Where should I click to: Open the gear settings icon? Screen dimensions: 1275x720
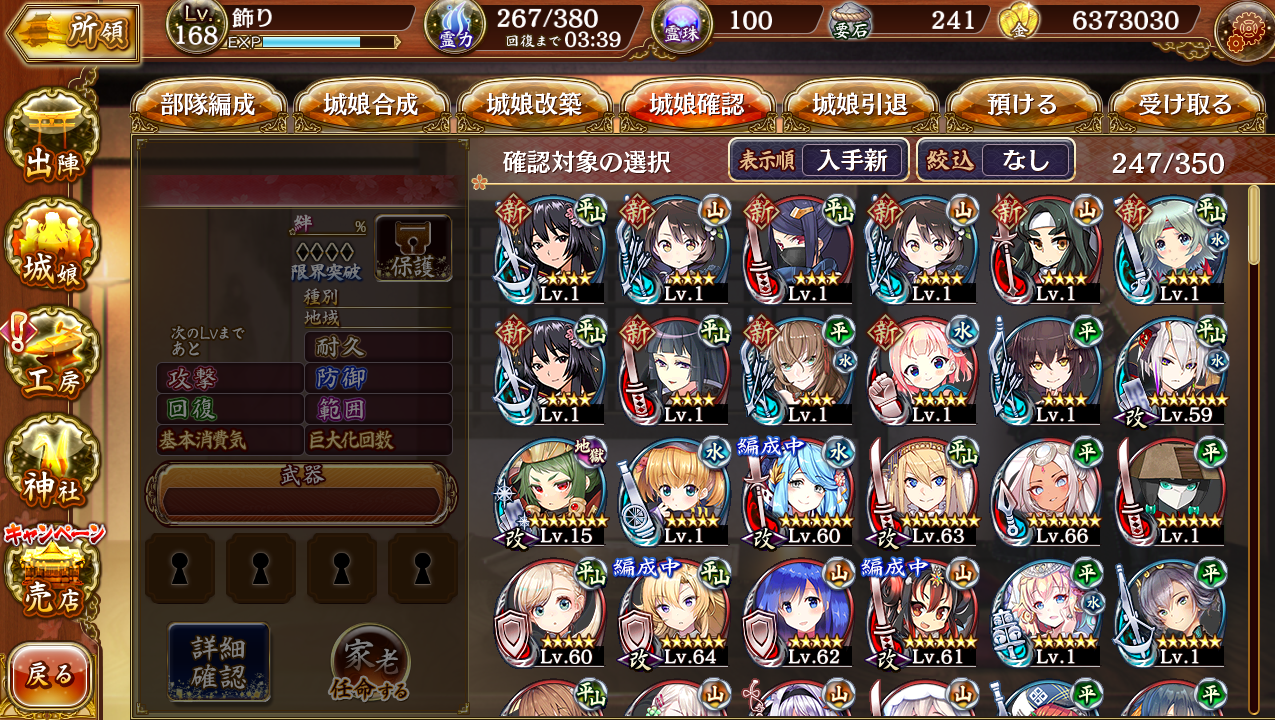click(1243, 30)
